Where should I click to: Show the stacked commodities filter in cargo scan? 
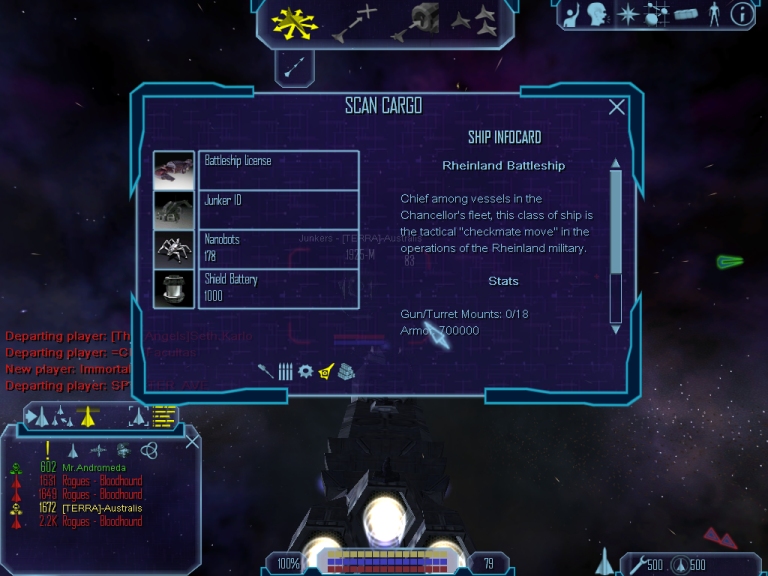click(346, 371)
